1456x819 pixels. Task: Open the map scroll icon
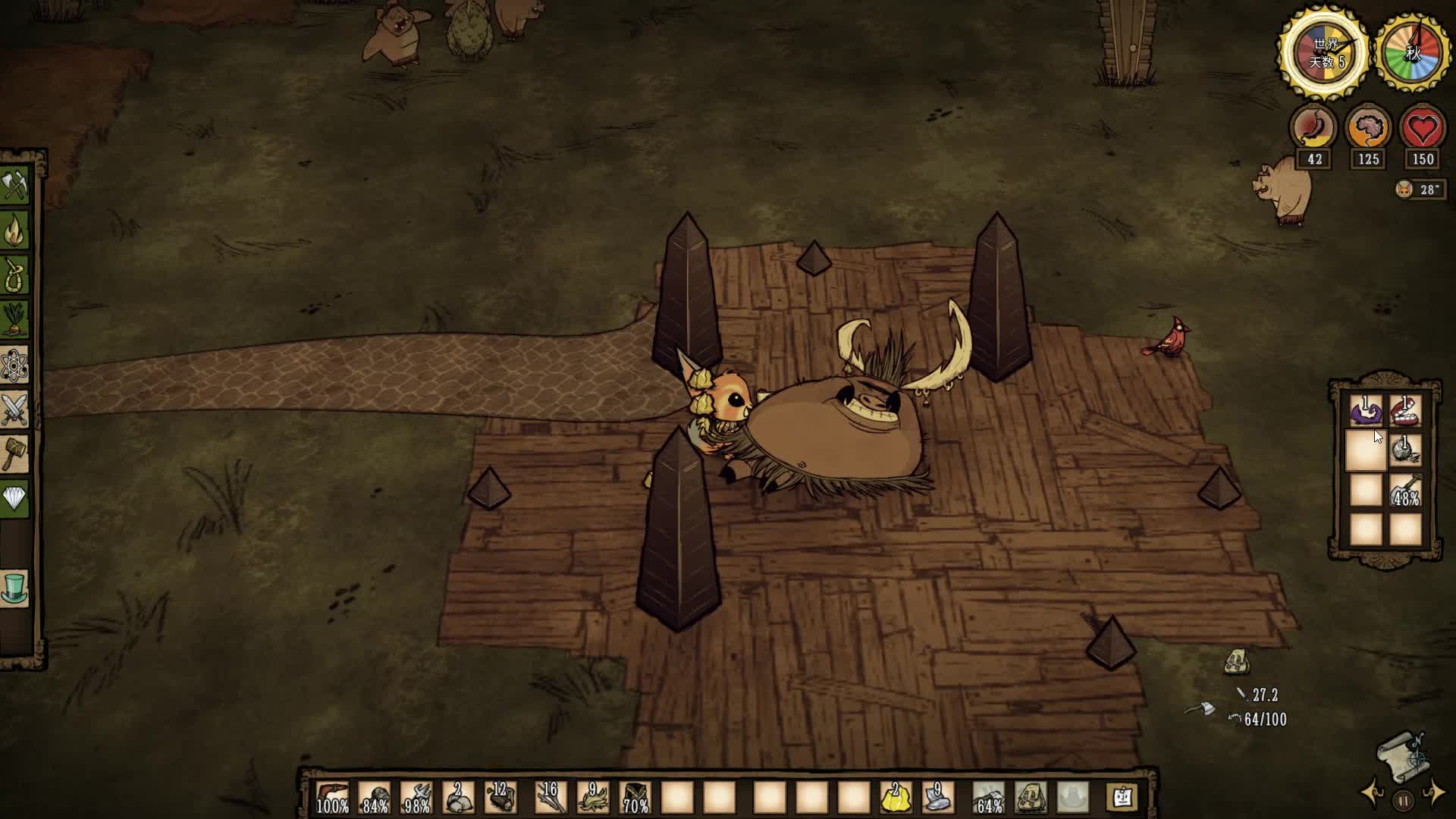pyautogui.click(x=1401, y=755)
